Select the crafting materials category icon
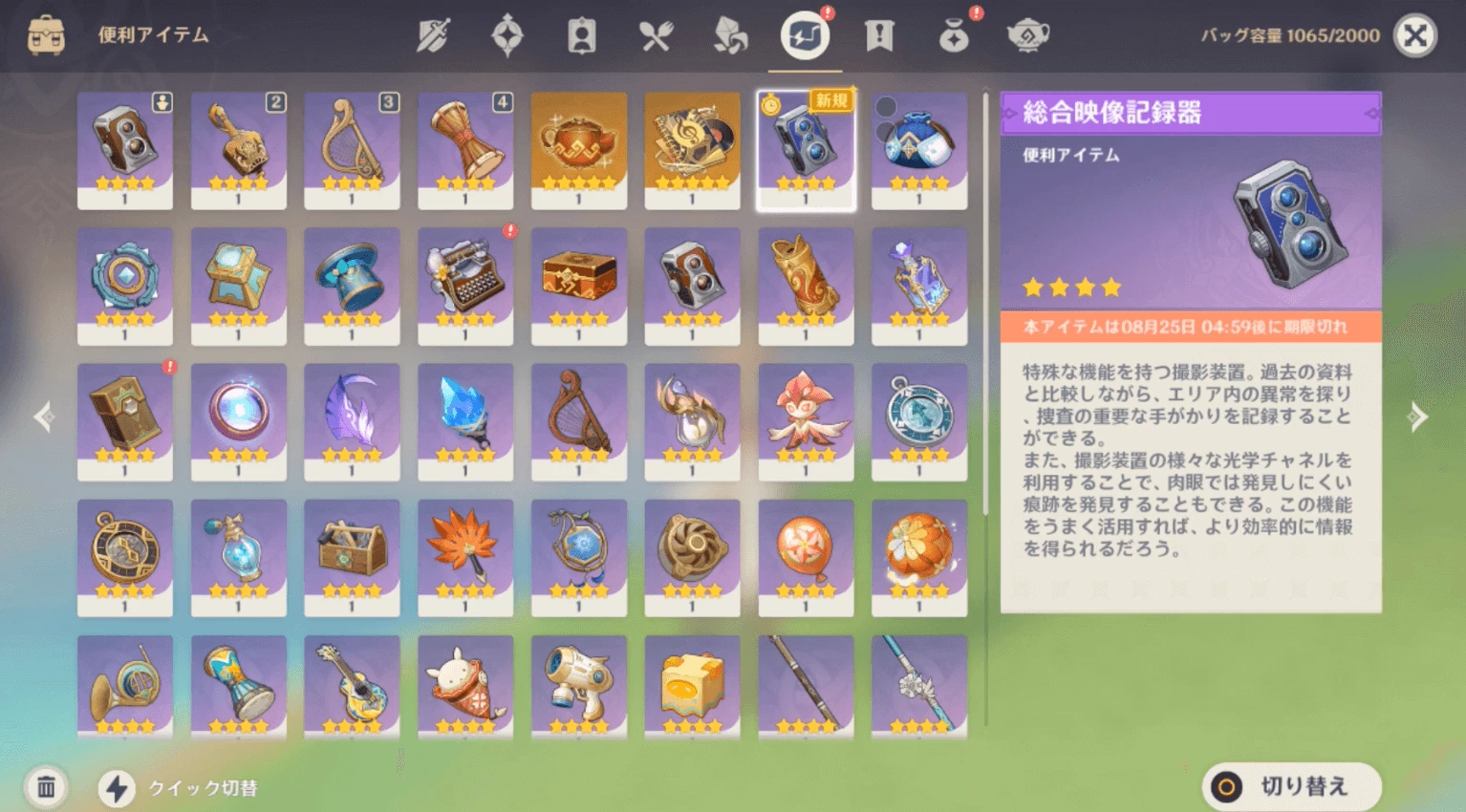This screenshot has height=812, width=1466. tap(730, 35)
